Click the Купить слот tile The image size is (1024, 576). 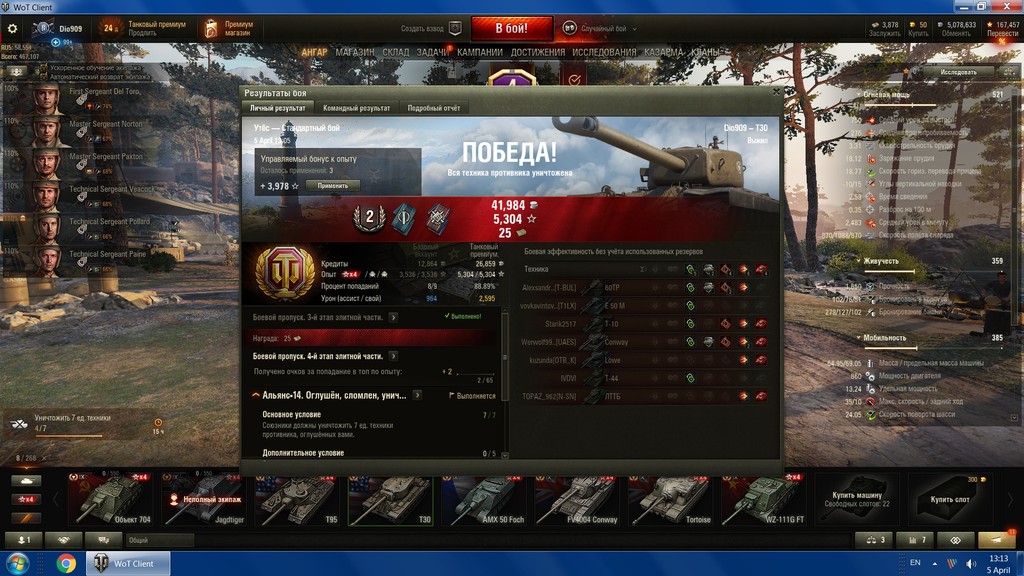tap(948, 499)
